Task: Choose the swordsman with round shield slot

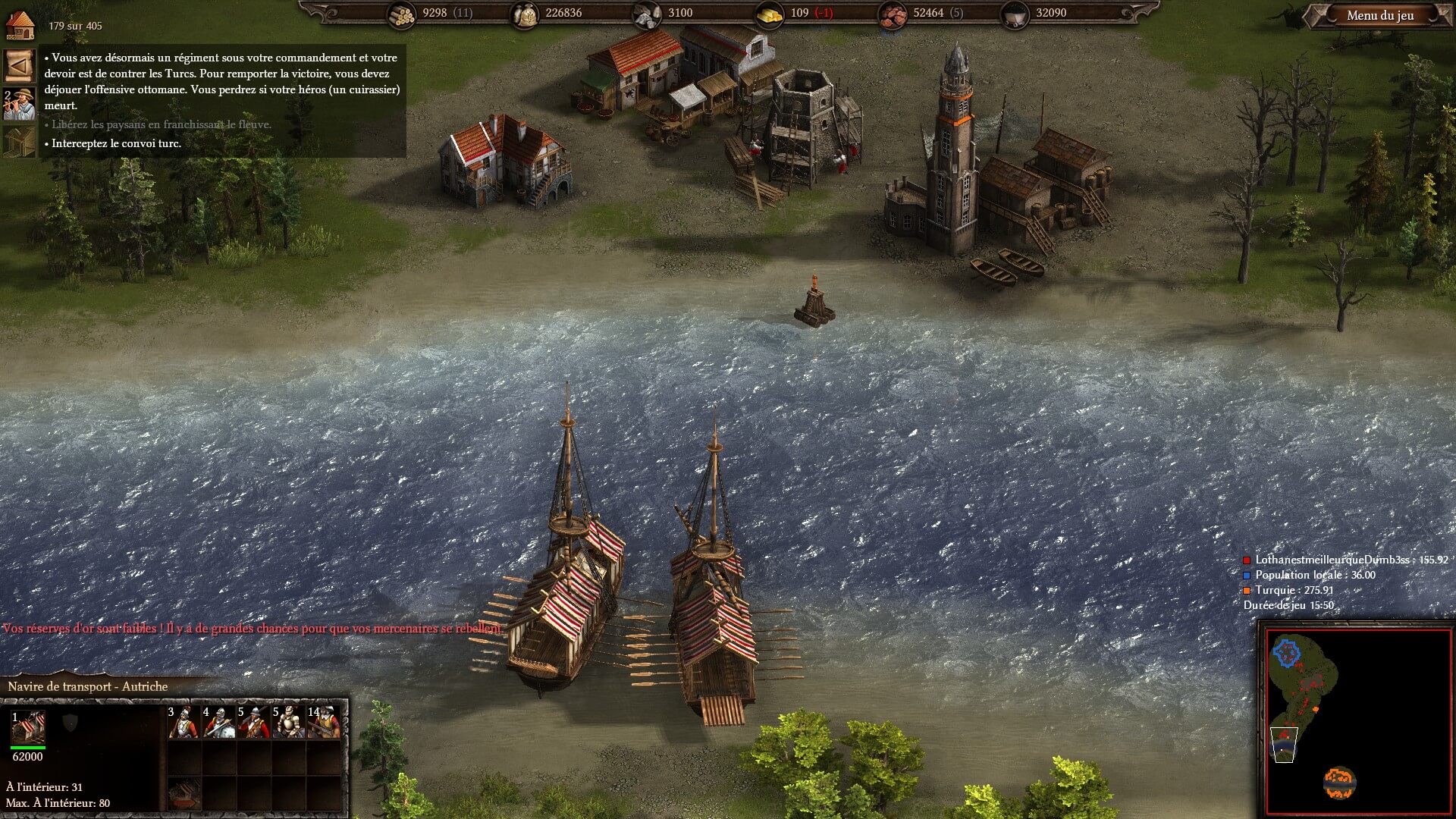Action: point(218,723)
